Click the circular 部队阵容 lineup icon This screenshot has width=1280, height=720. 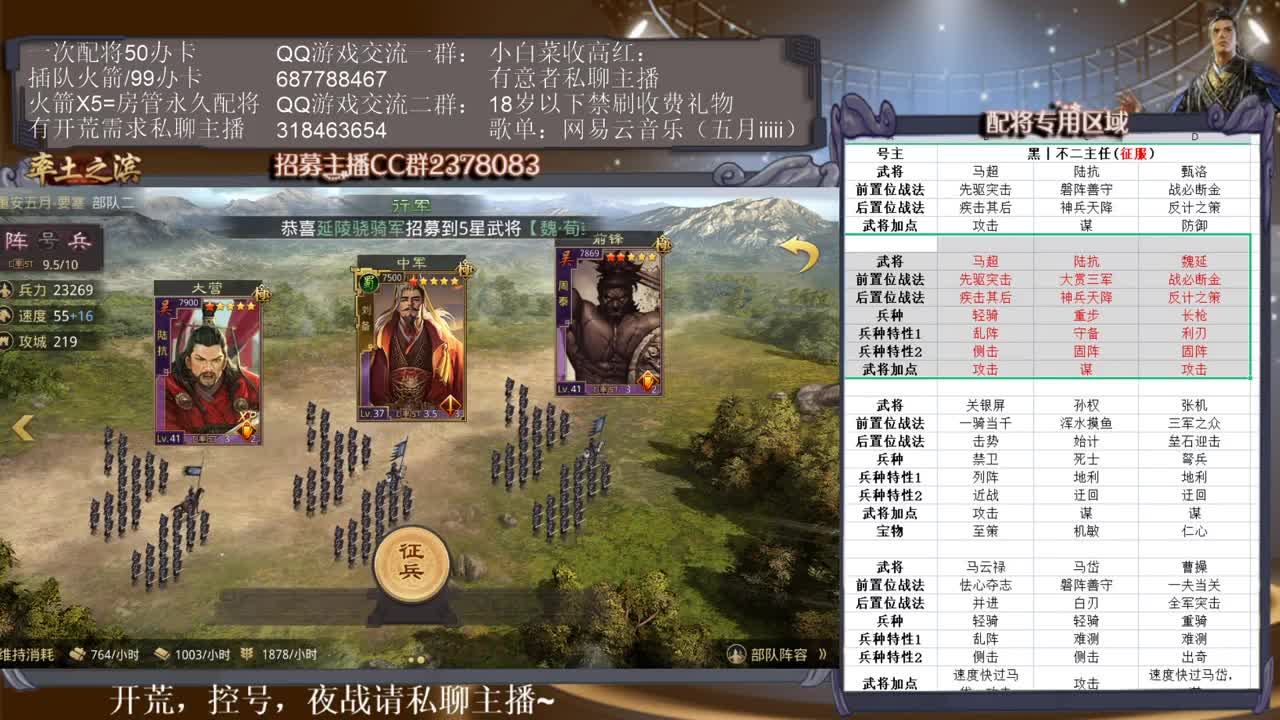tap(737, 653)
